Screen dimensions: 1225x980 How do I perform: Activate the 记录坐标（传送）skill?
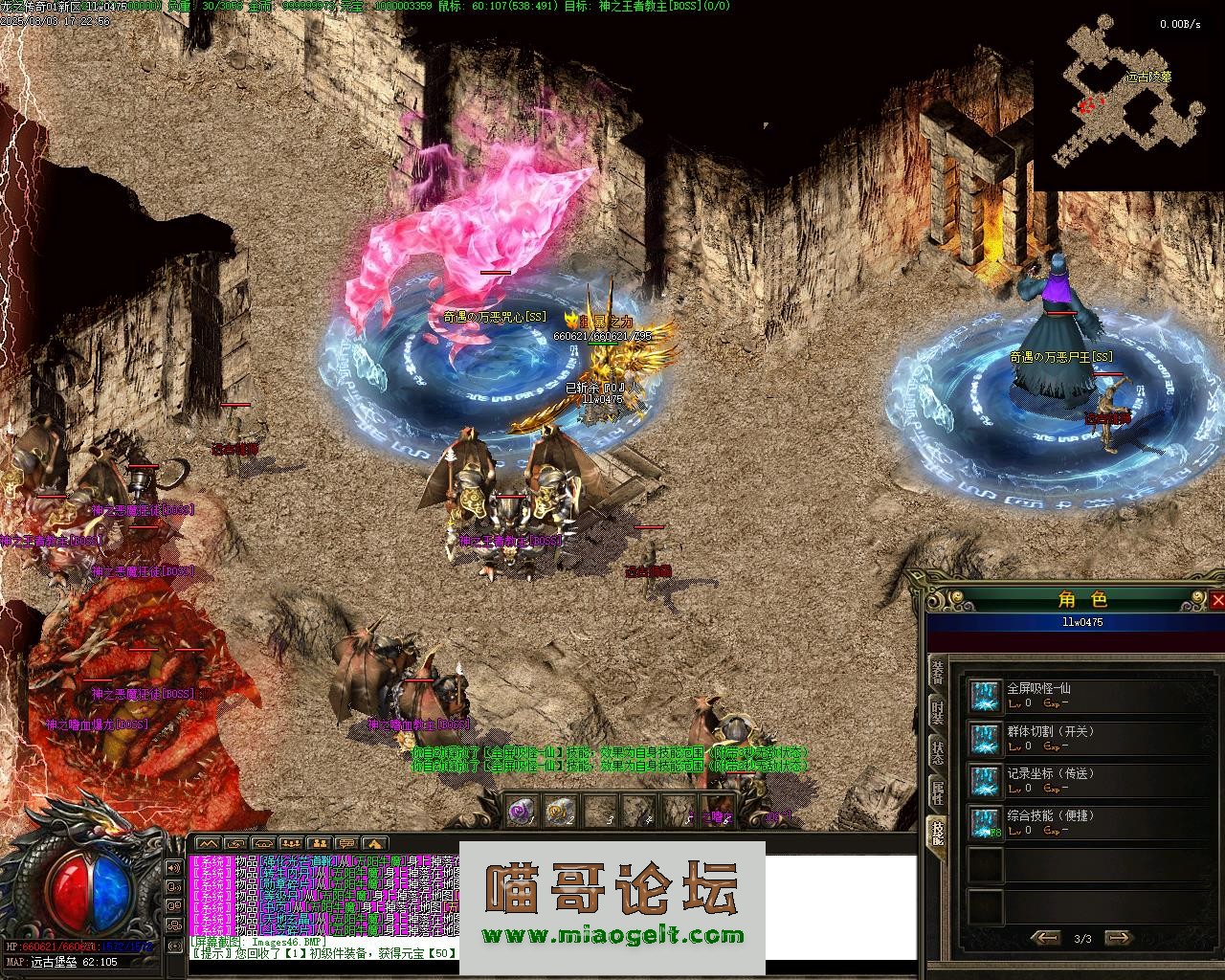click(984, 780)
